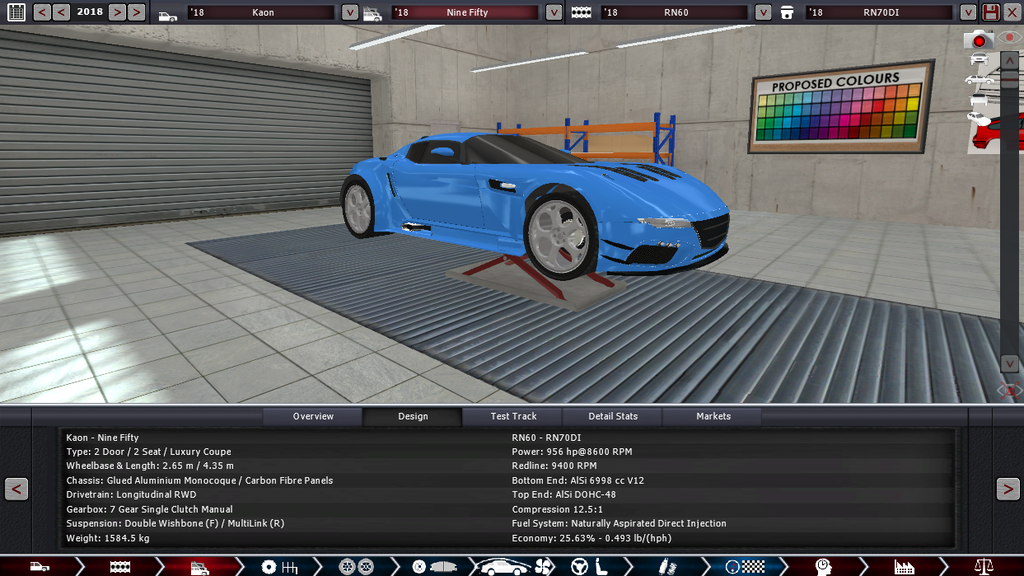Close the car designer with the X

(x=1012, y=13)
